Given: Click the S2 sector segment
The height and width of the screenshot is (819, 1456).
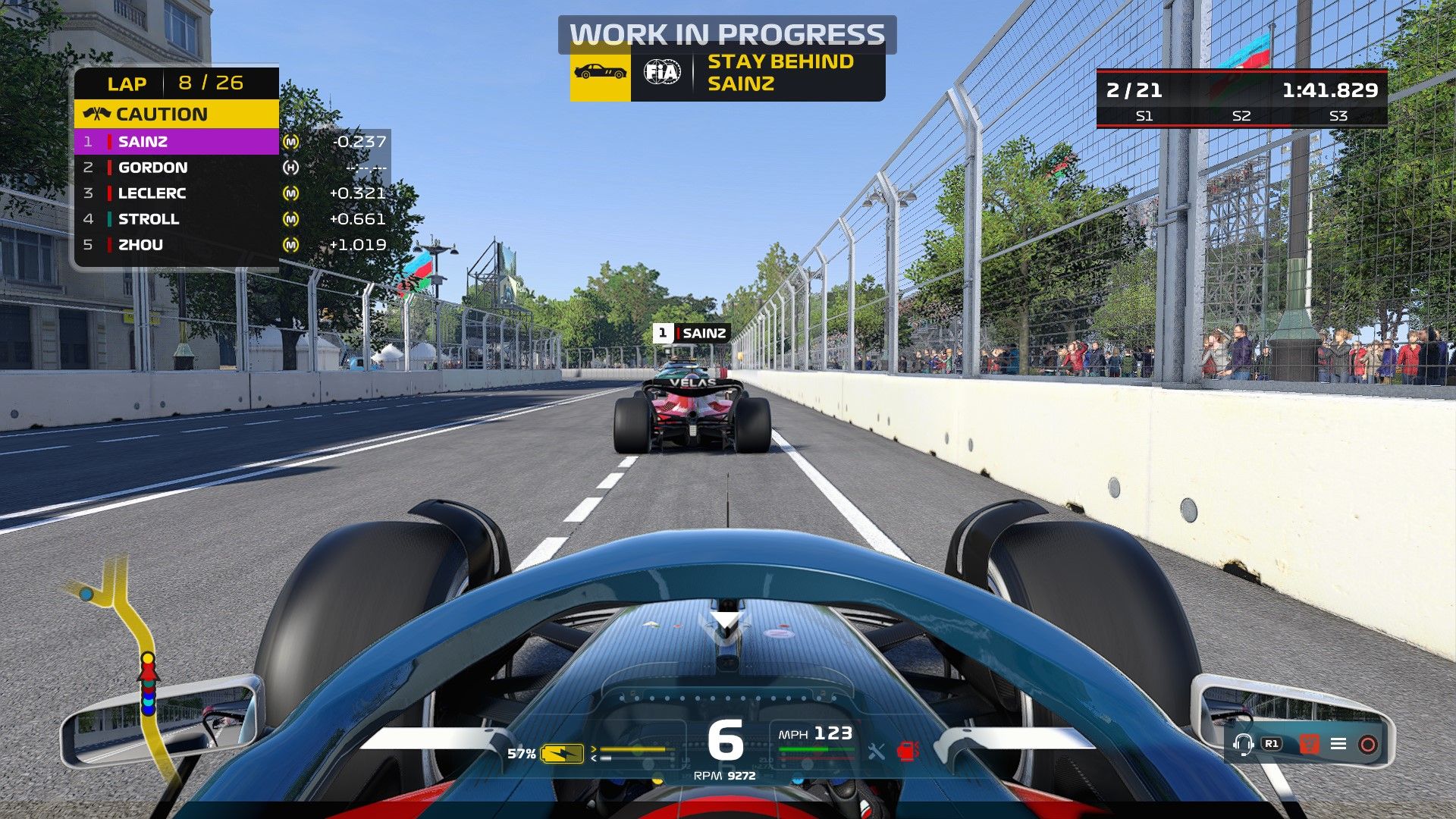Looking at the screenshot, I should pyautogui.click(x=1241, y=118).
